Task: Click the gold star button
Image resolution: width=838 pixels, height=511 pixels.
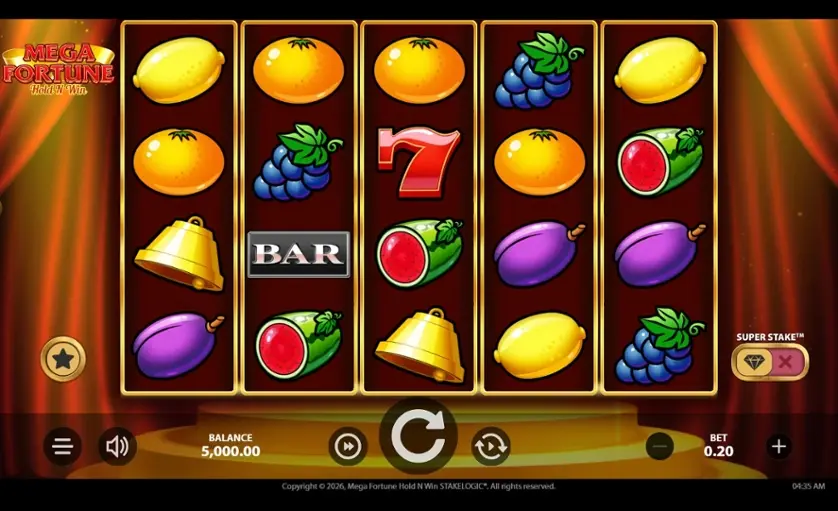Action: pos(63,359)
